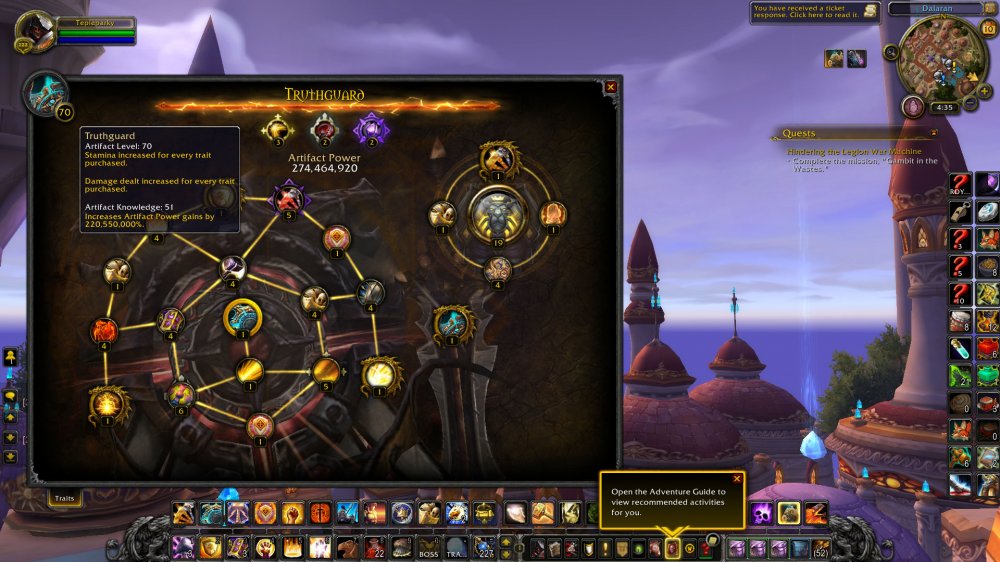Switch to the Traits tab
Image resolution: width=1000 pixels, height=562 pixels.
point(65,497)
